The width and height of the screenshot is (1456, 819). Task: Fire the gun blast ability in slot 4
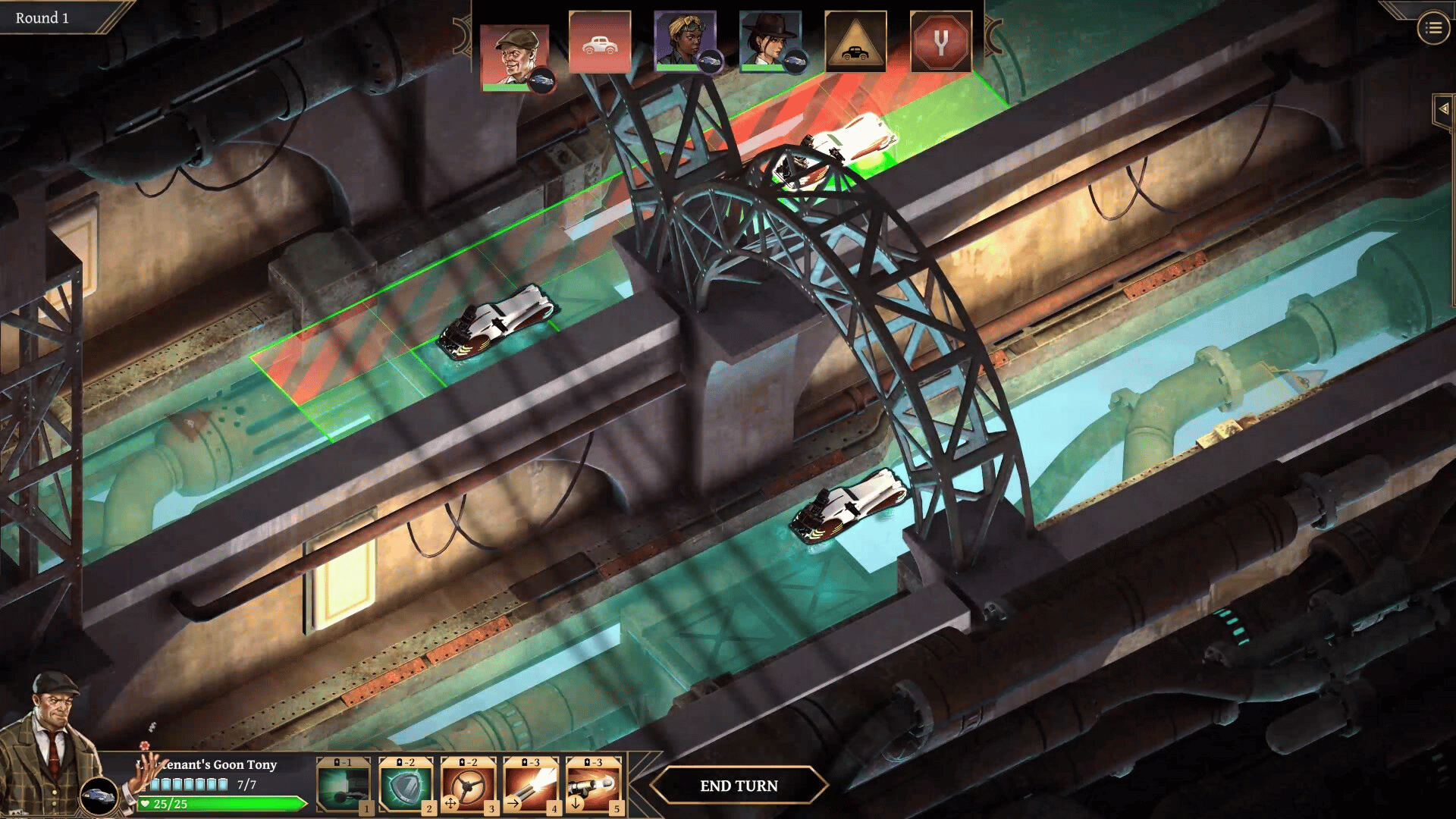tap(530, 786)
